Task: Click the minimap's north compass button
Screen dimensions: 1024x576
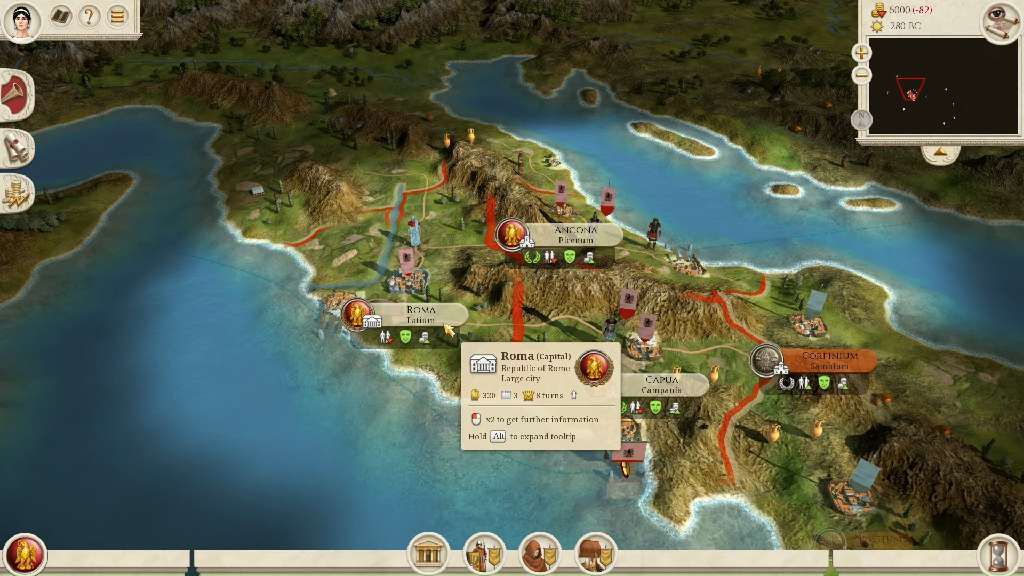Action: 862,119
